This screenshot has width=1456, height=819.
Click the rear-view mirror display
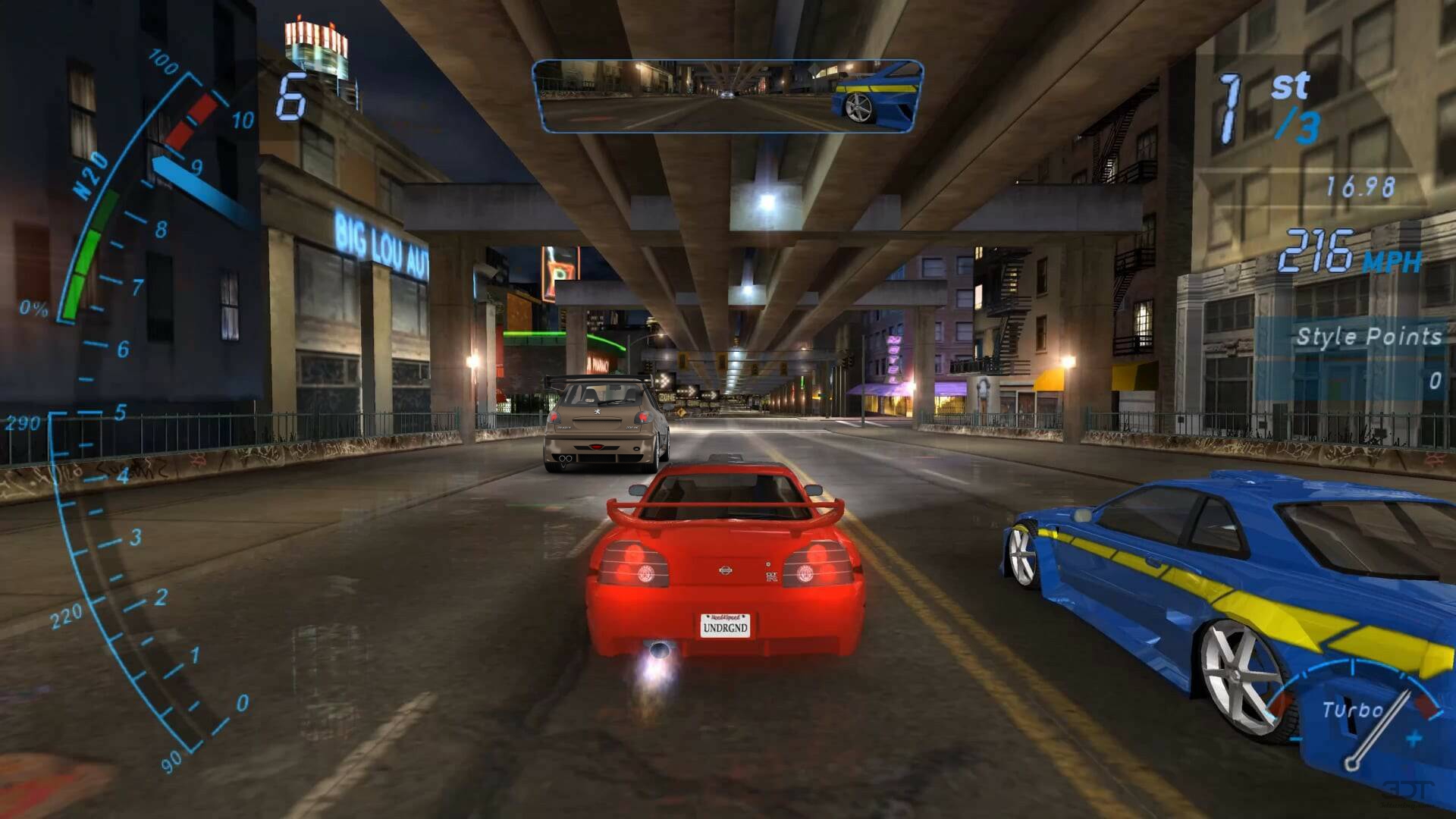point(728,96)
